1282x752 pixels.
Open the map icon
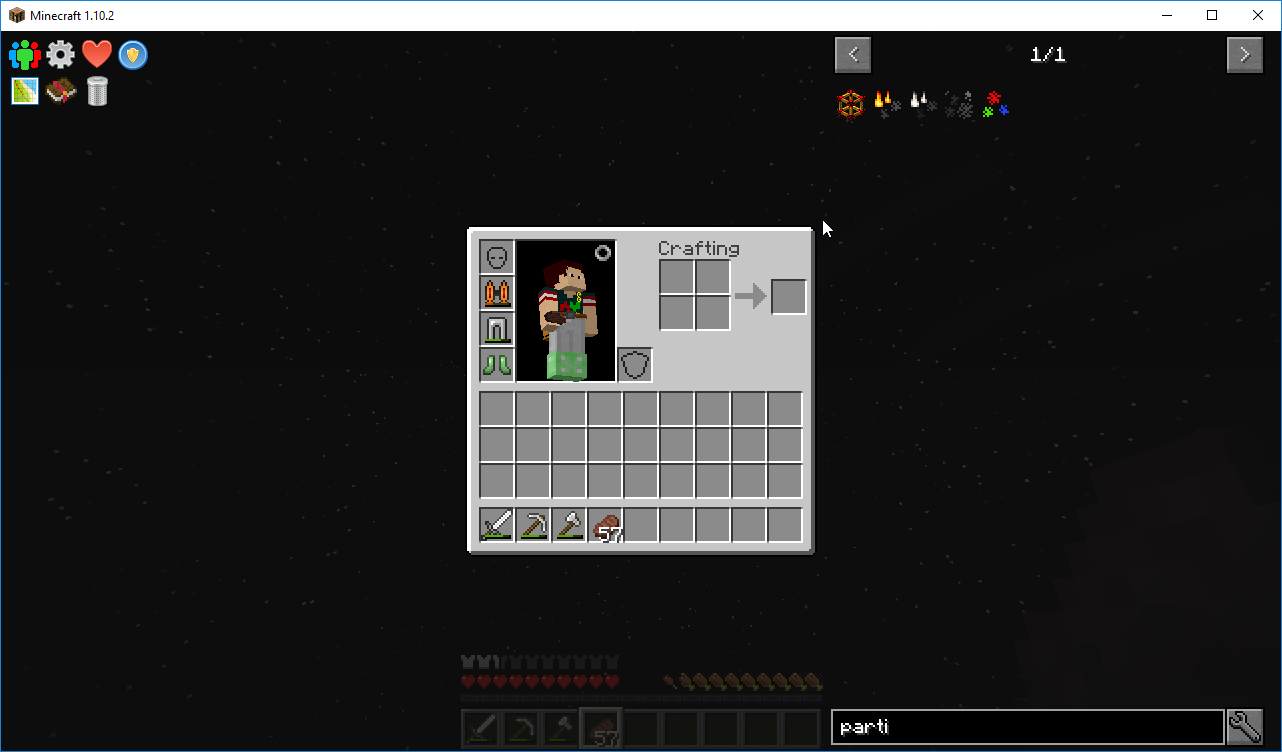click(x=25, y=91)
